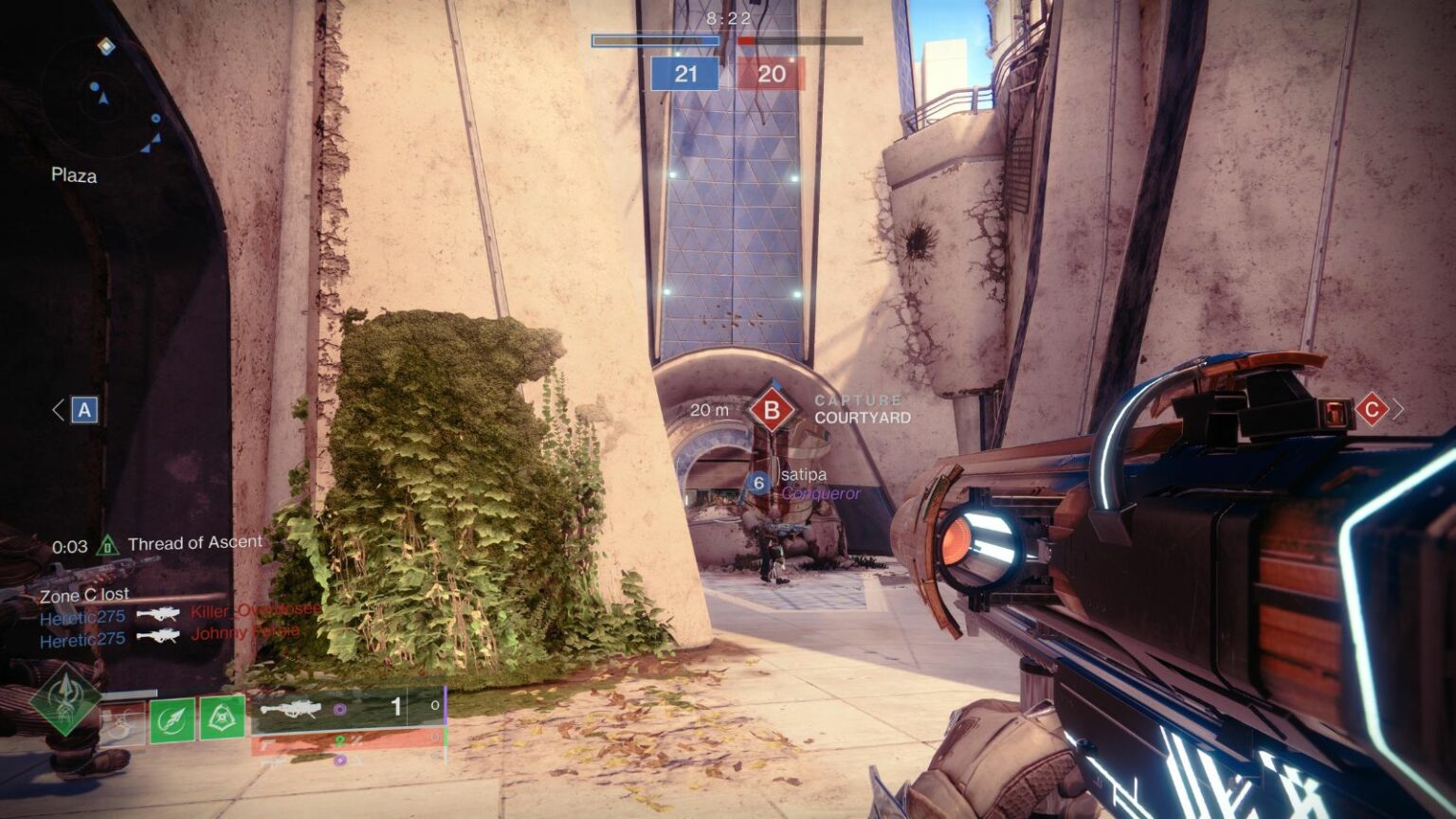The width and height of the screenshot is (1456, 819).
Task: Click the sniper rifle icon in the killfeed
Action: [x=158, y=614]
